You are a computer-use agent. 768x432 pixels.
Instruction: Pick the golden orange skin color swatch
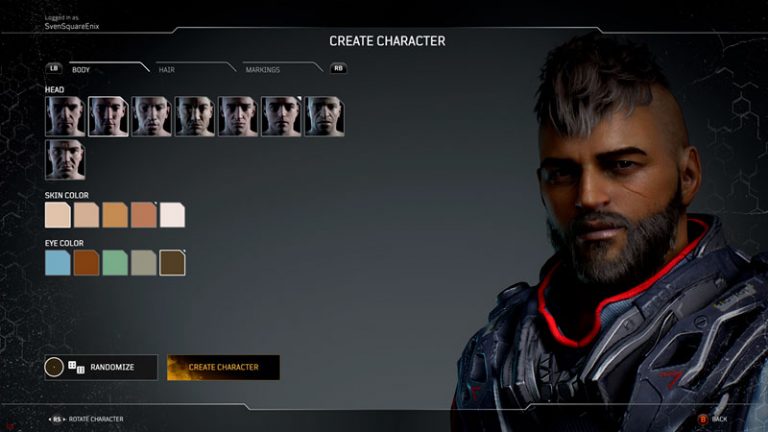click(115, 214)
